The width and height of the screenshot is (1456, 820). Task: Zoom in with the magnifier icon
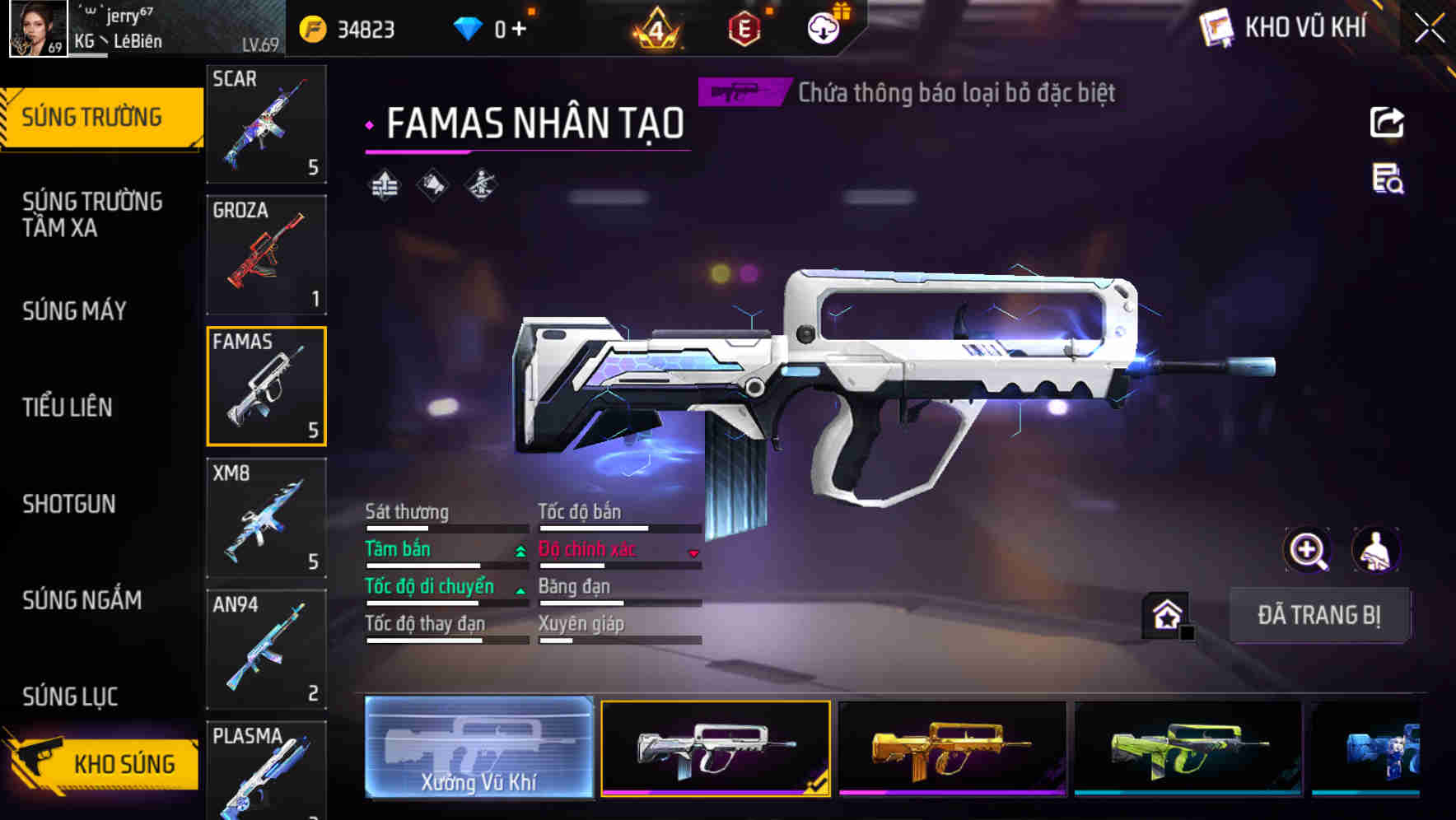1308,550
